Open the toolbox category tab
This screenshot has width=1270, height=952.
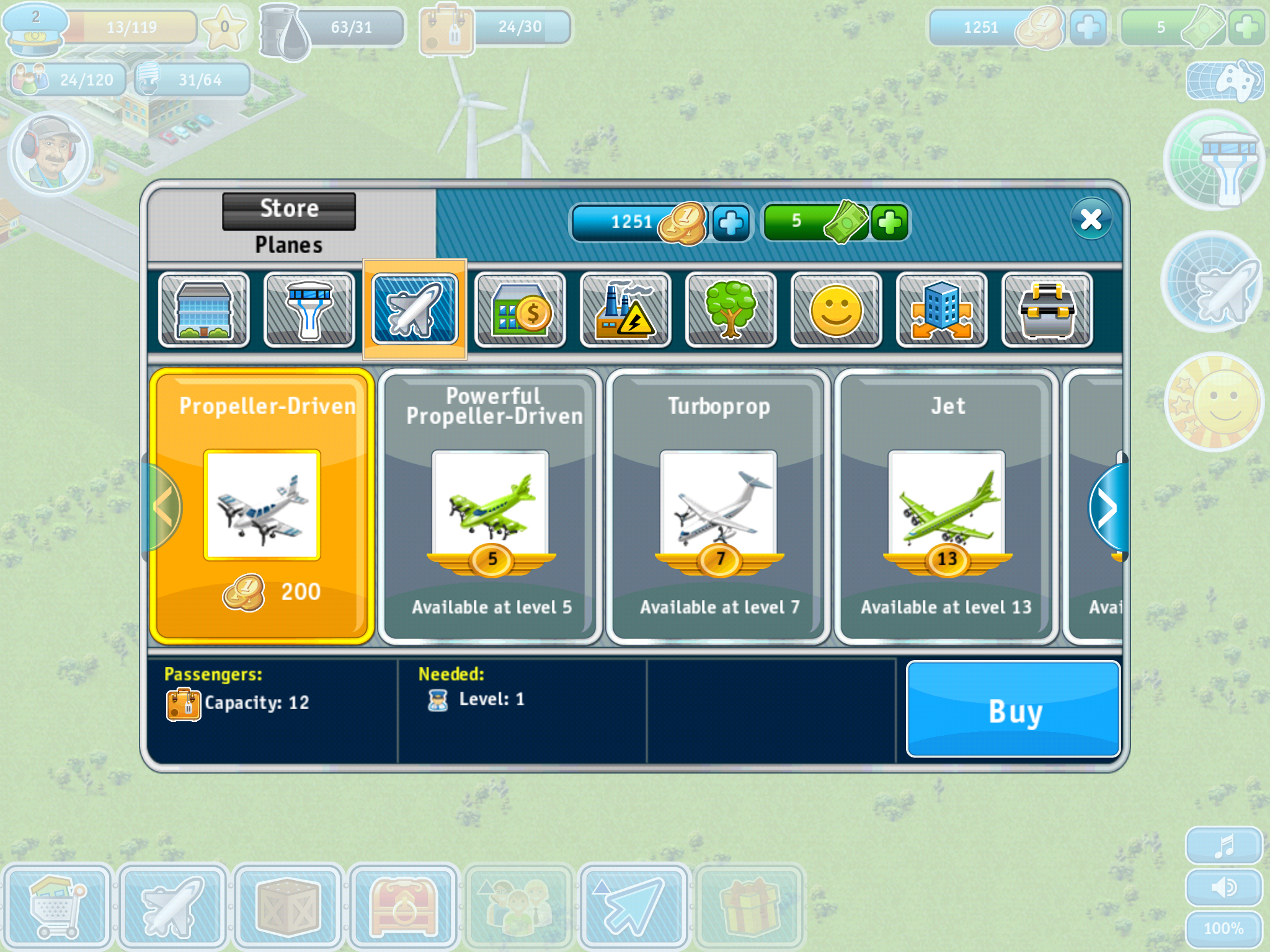pyautogui.click(x=1047, y=310)
